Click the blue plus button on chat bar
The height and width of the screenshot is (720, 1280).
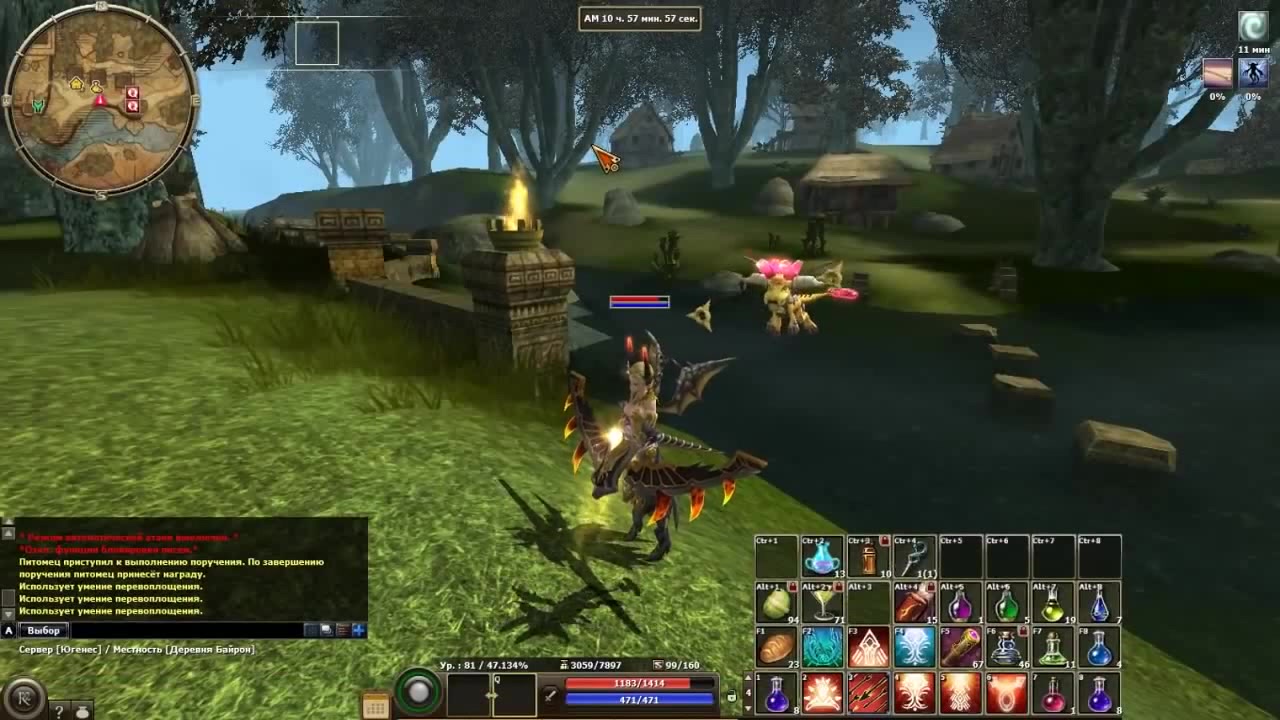(x=359, y=630)
